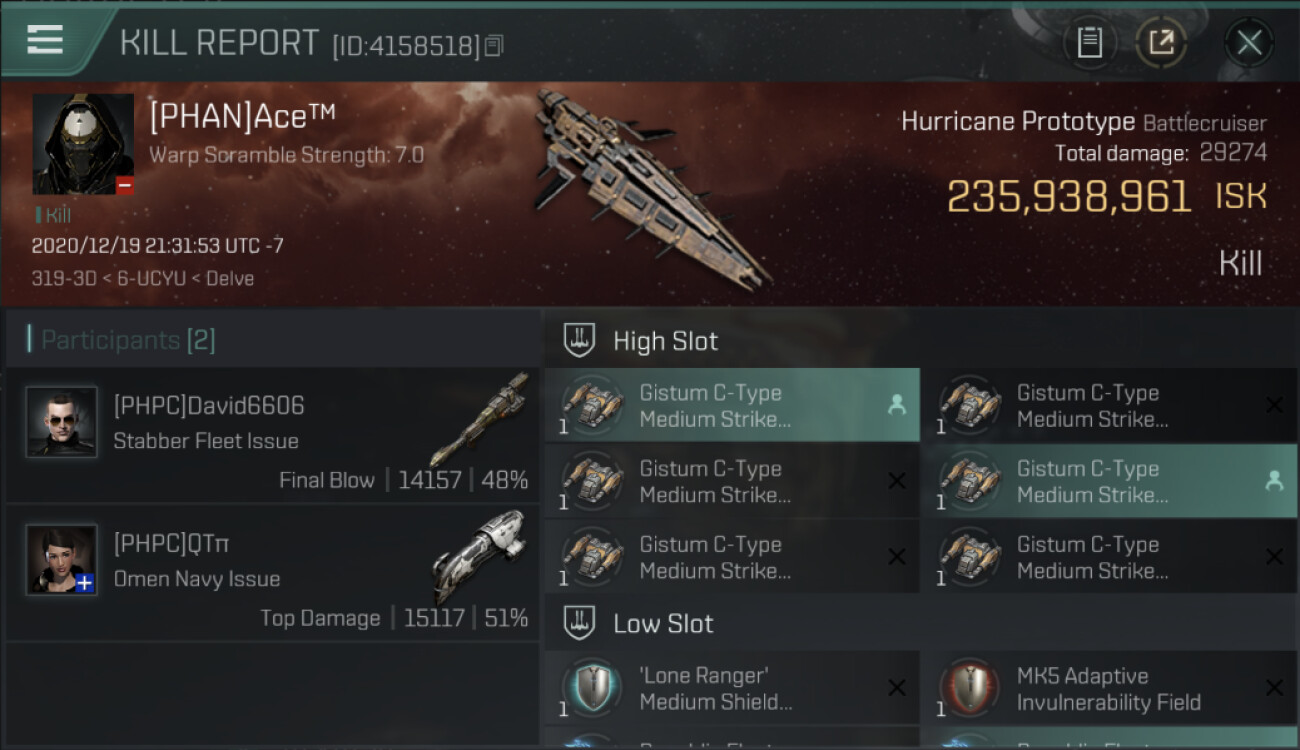
Task: Open the clipboard notes icon
Action: click(x=1089, y=43)
